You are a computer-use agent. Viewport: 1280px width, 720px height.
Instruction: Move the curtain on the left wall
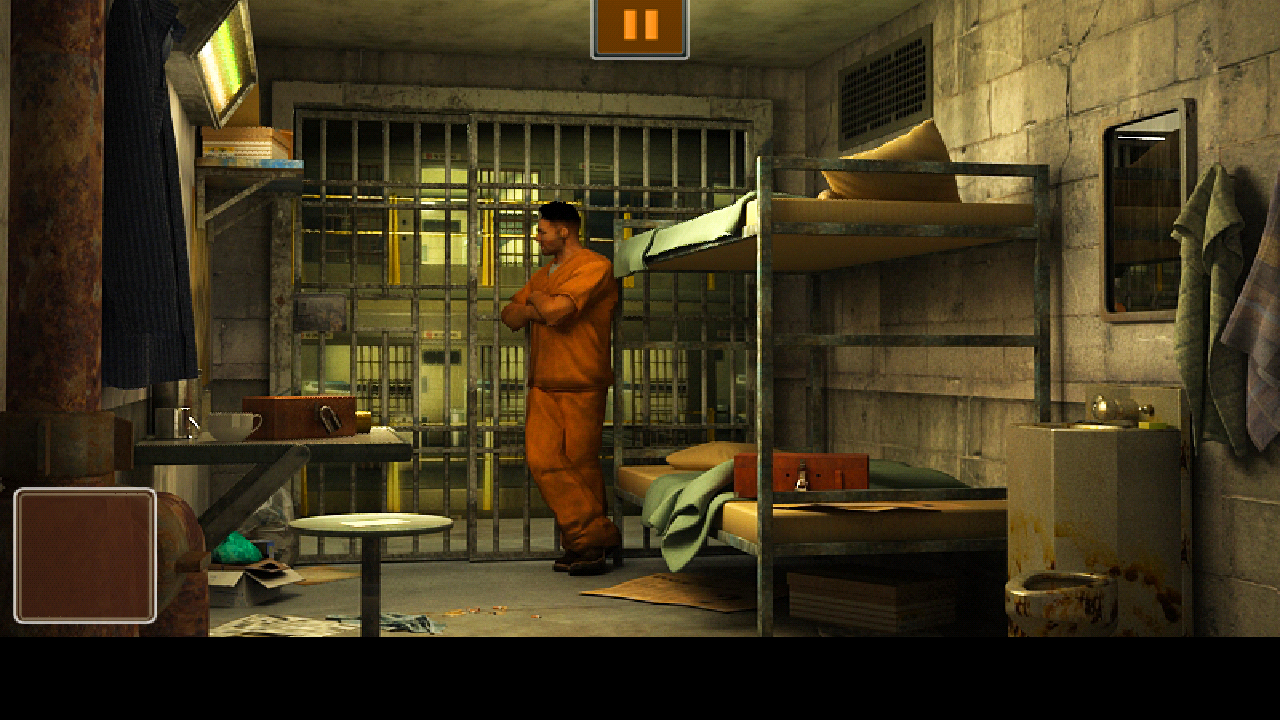click(x=145, y=200)
